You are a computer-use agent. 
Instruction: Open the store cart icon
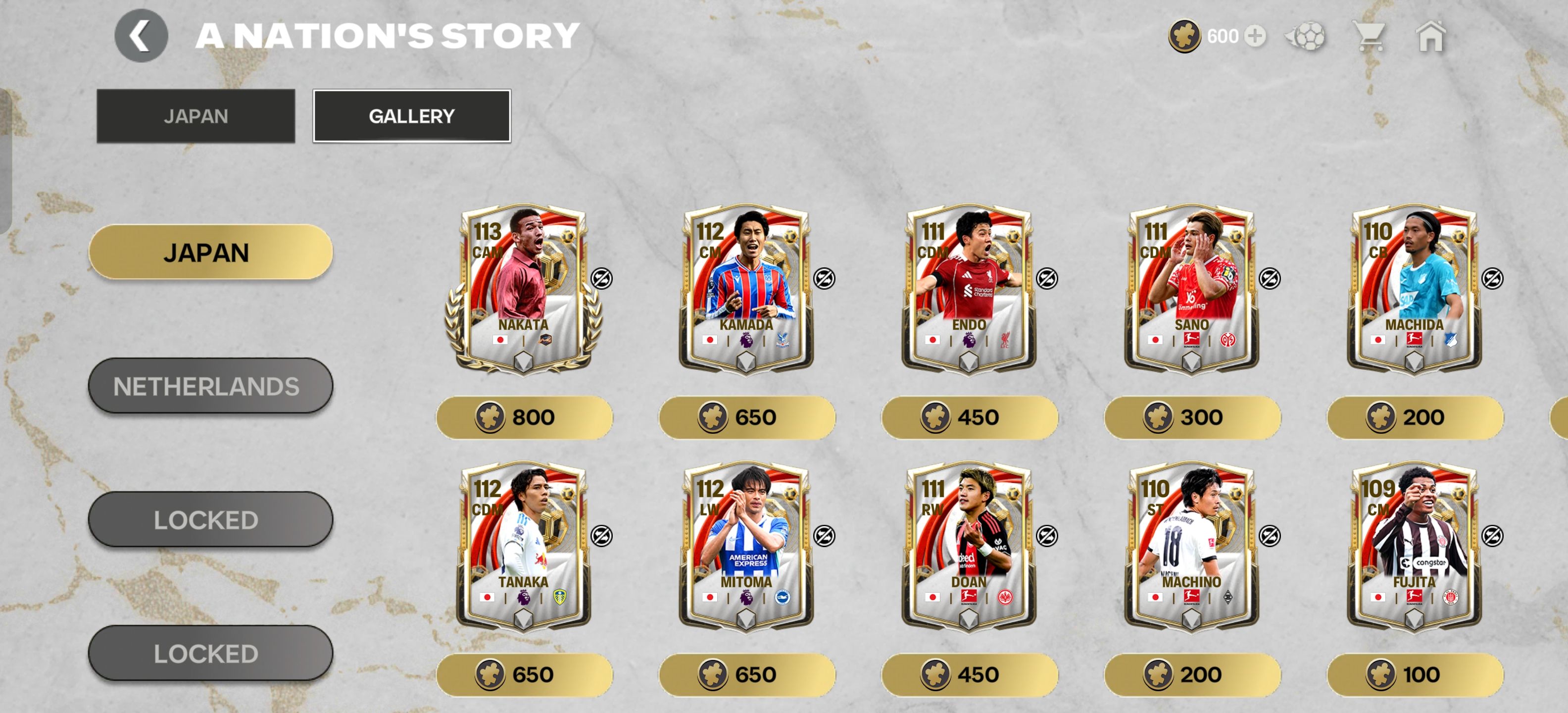[1369, 36]
